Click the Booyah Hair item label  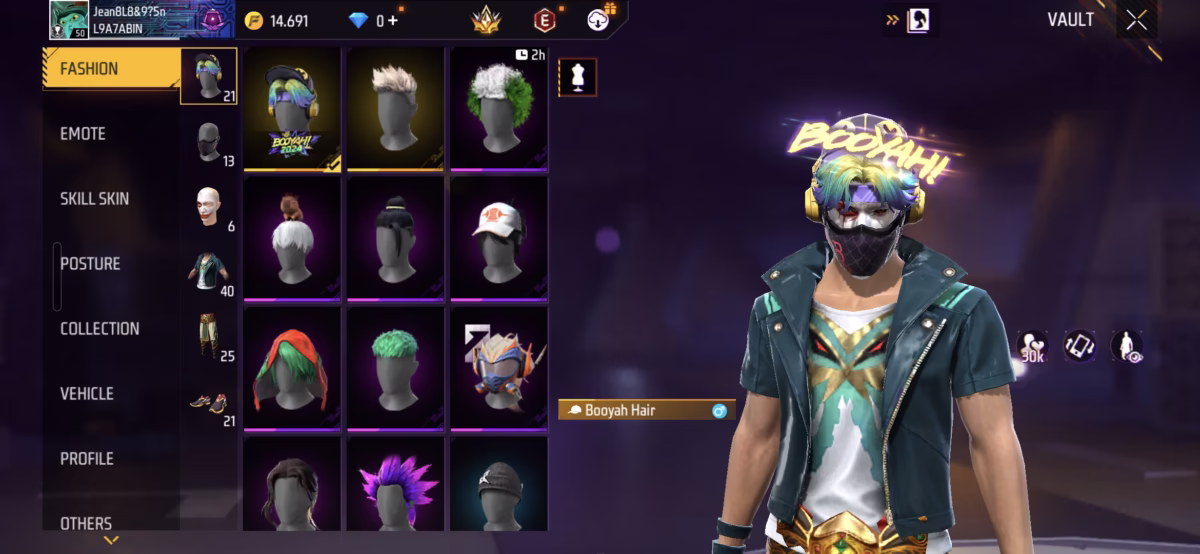tap(646, 410)
